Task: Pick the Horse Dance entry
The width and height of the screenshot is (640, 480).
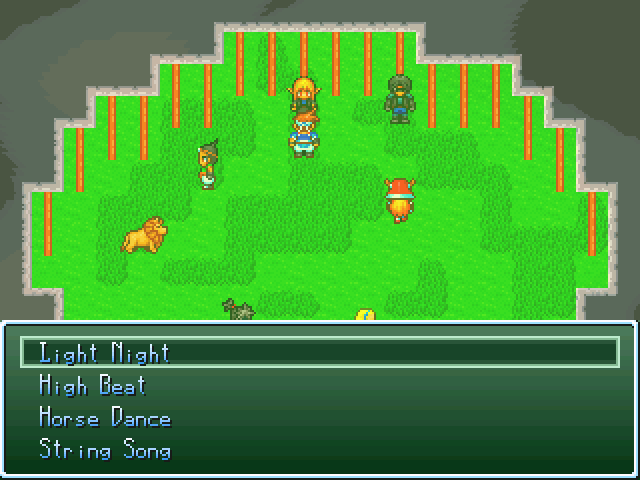Action: [104, 418]
